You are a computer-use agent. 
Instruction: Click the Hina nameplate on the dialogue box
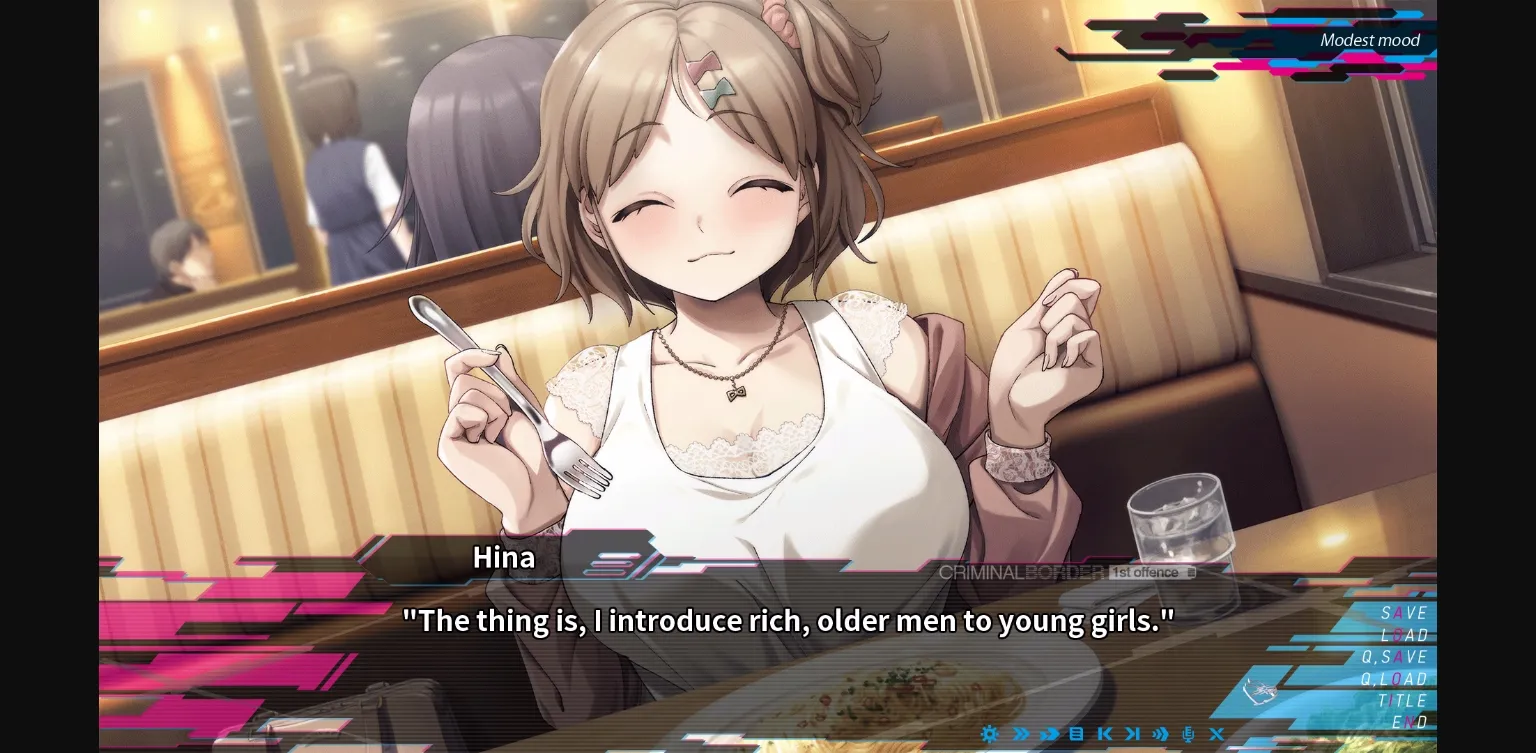pos(503,557)
